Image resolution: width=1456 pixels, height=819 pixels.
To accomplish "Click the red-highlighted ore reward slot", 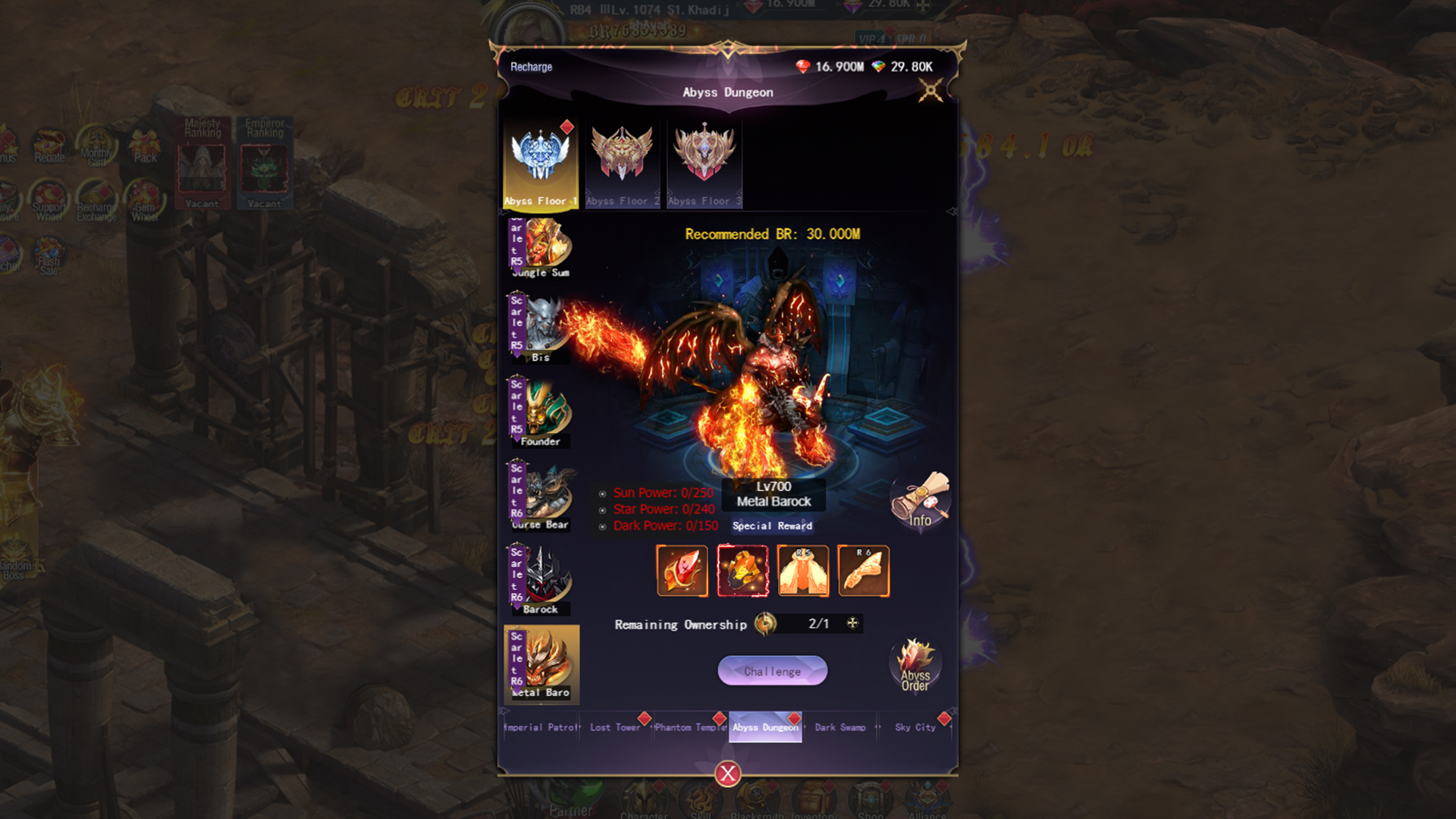I will (743, 571).
